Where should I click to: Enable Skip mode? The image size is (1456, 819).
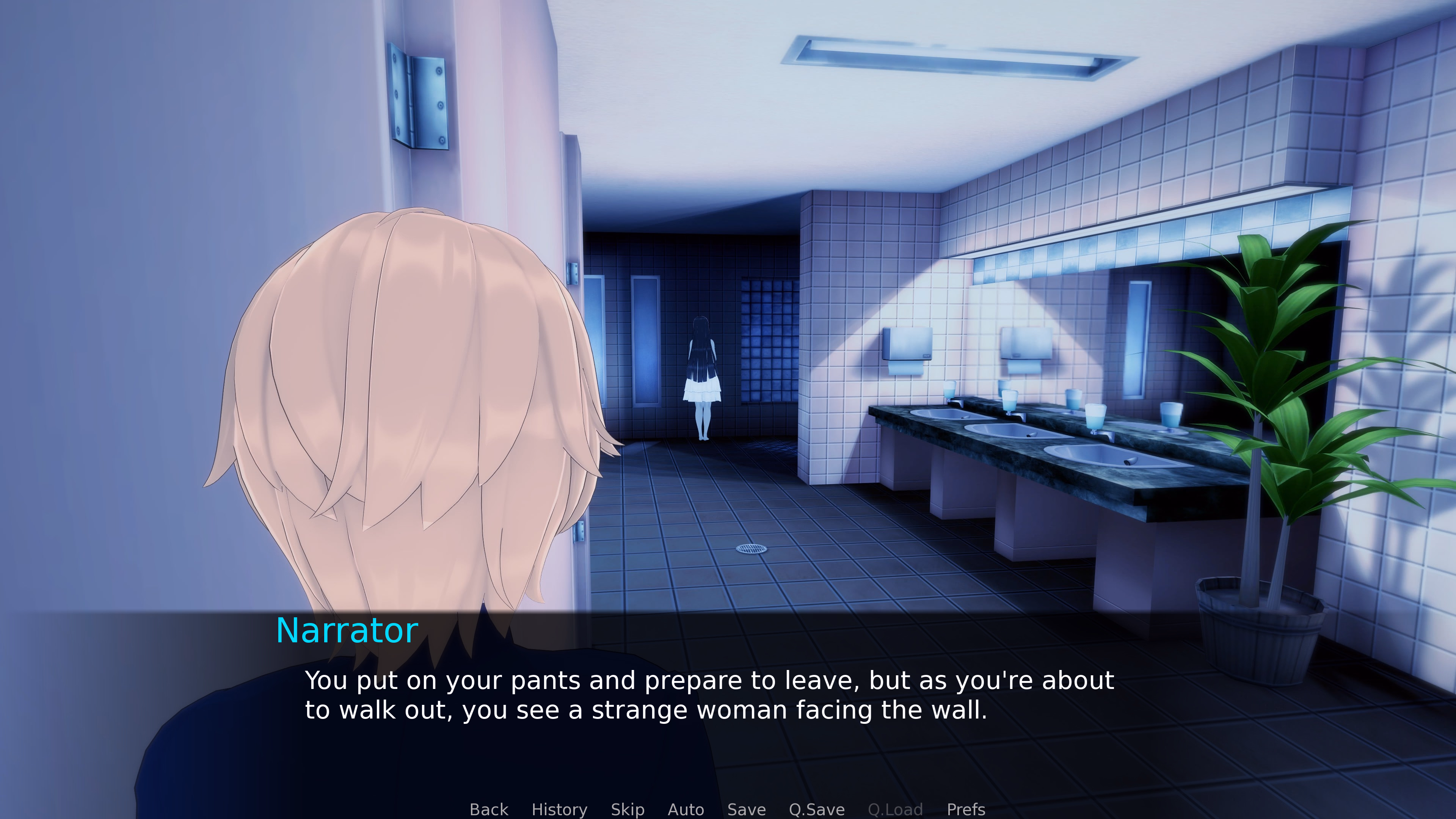628,810
